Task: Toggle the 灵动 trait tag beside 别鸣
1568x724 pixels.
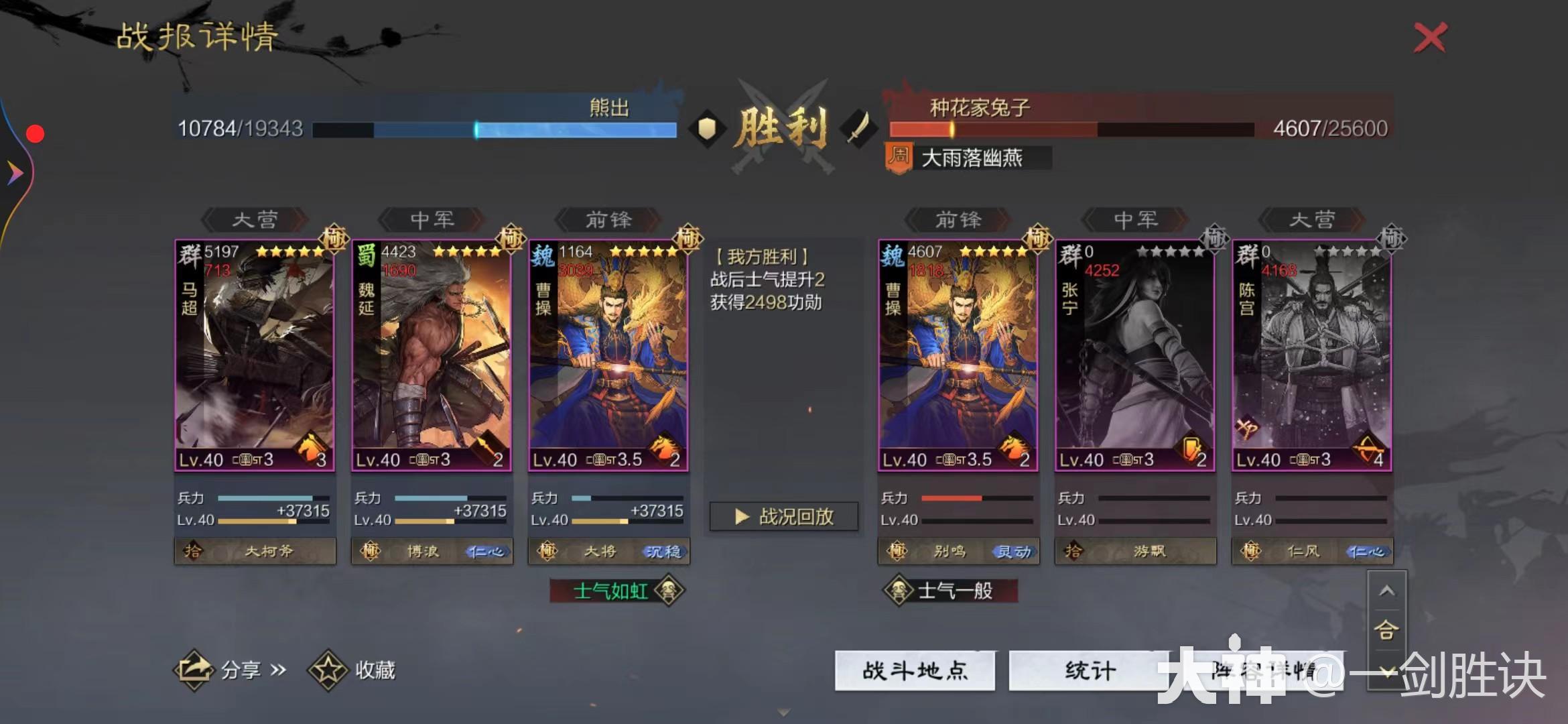Action: click(1014, 551)
